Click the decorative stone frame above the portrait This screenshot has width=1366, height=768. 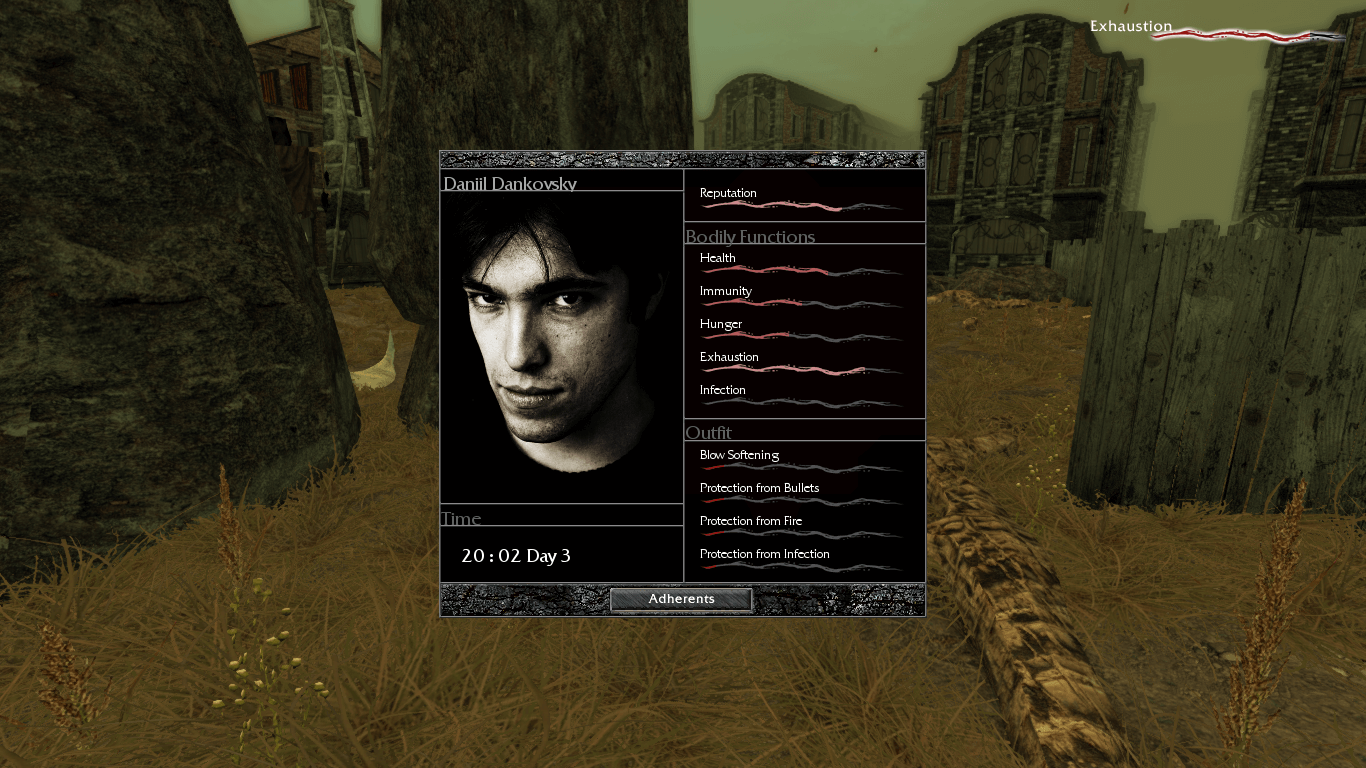point(681,159)
